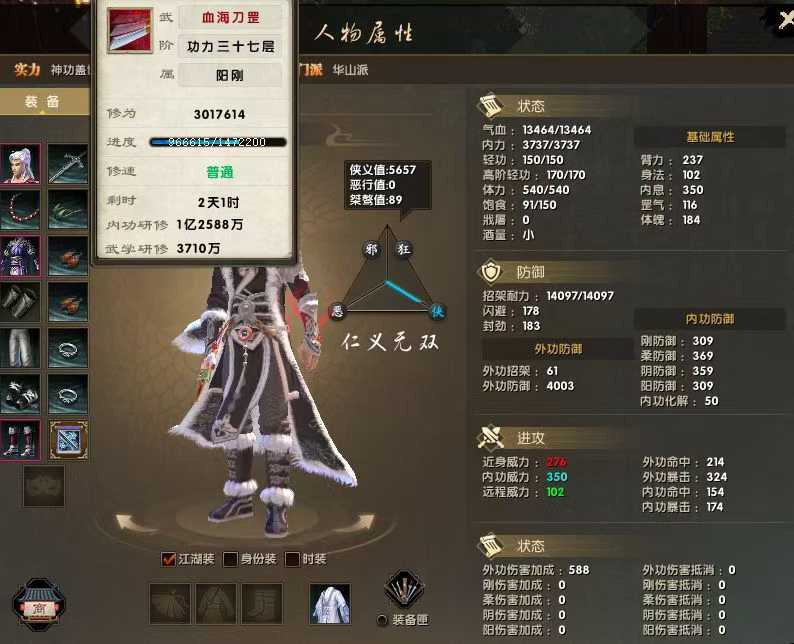Switch to the 装备 equipment tab
The height and width of the screenshot is (644, 794).
42,102
